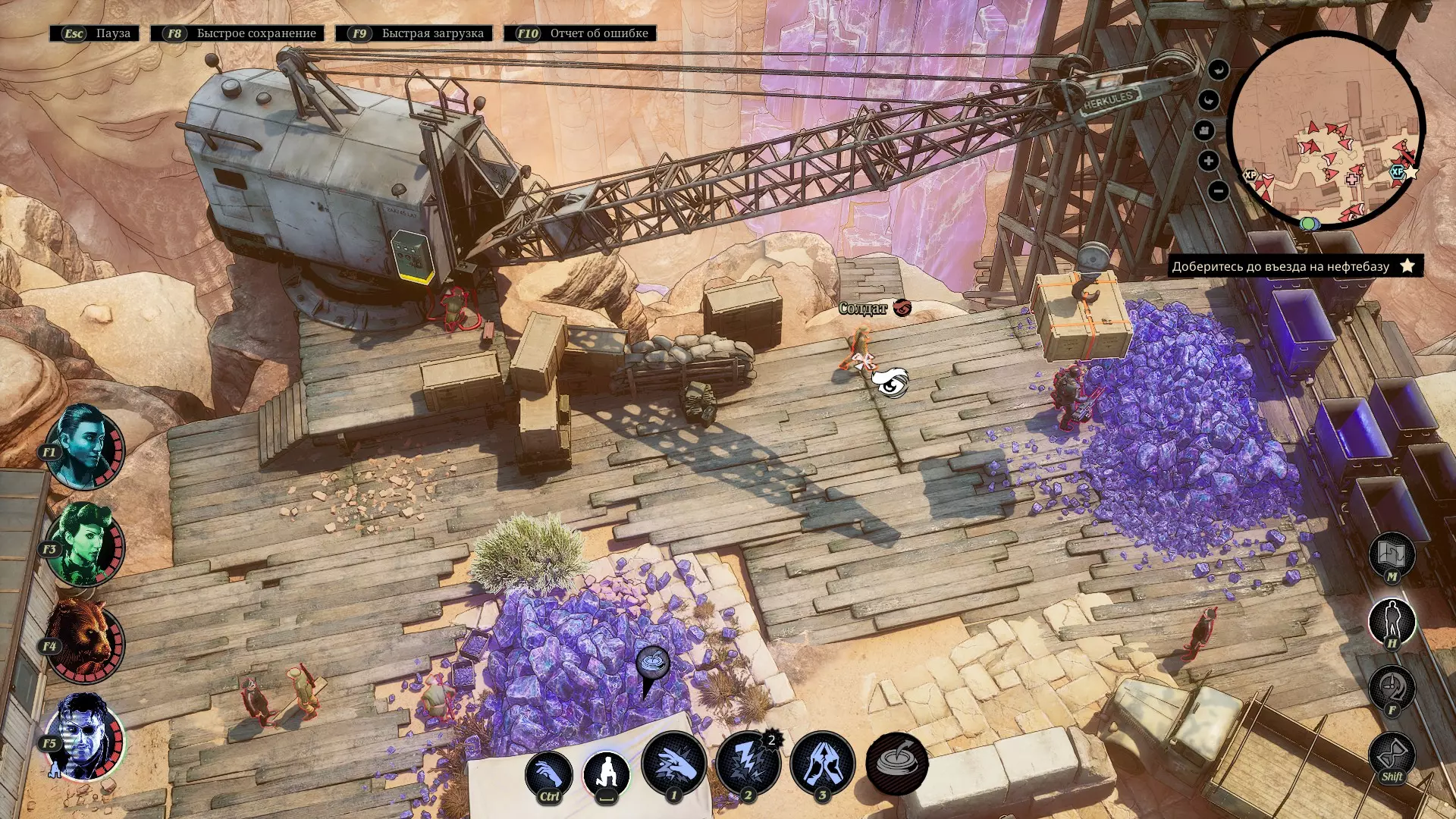This screenshot has height=819, width=1456.
Task: Activate the hourglass planning mode icon
Action: 1392,755
